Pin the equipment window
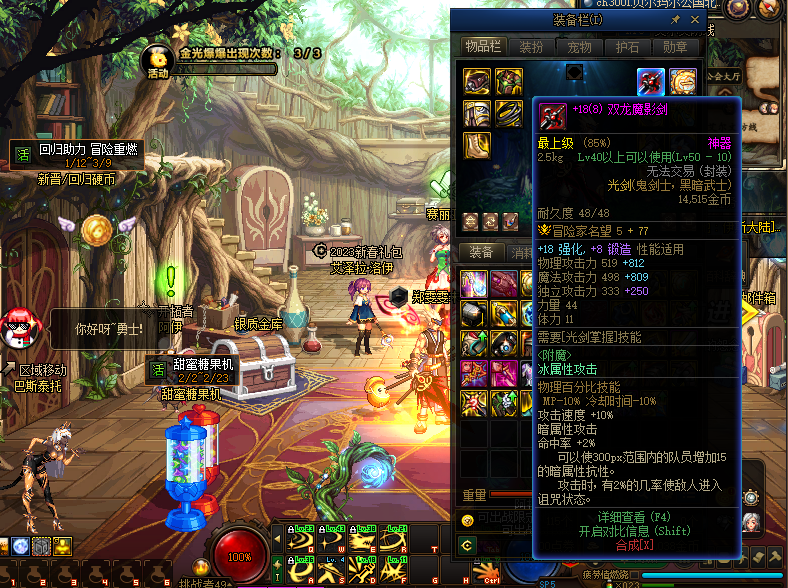 [x=676, y=19]
